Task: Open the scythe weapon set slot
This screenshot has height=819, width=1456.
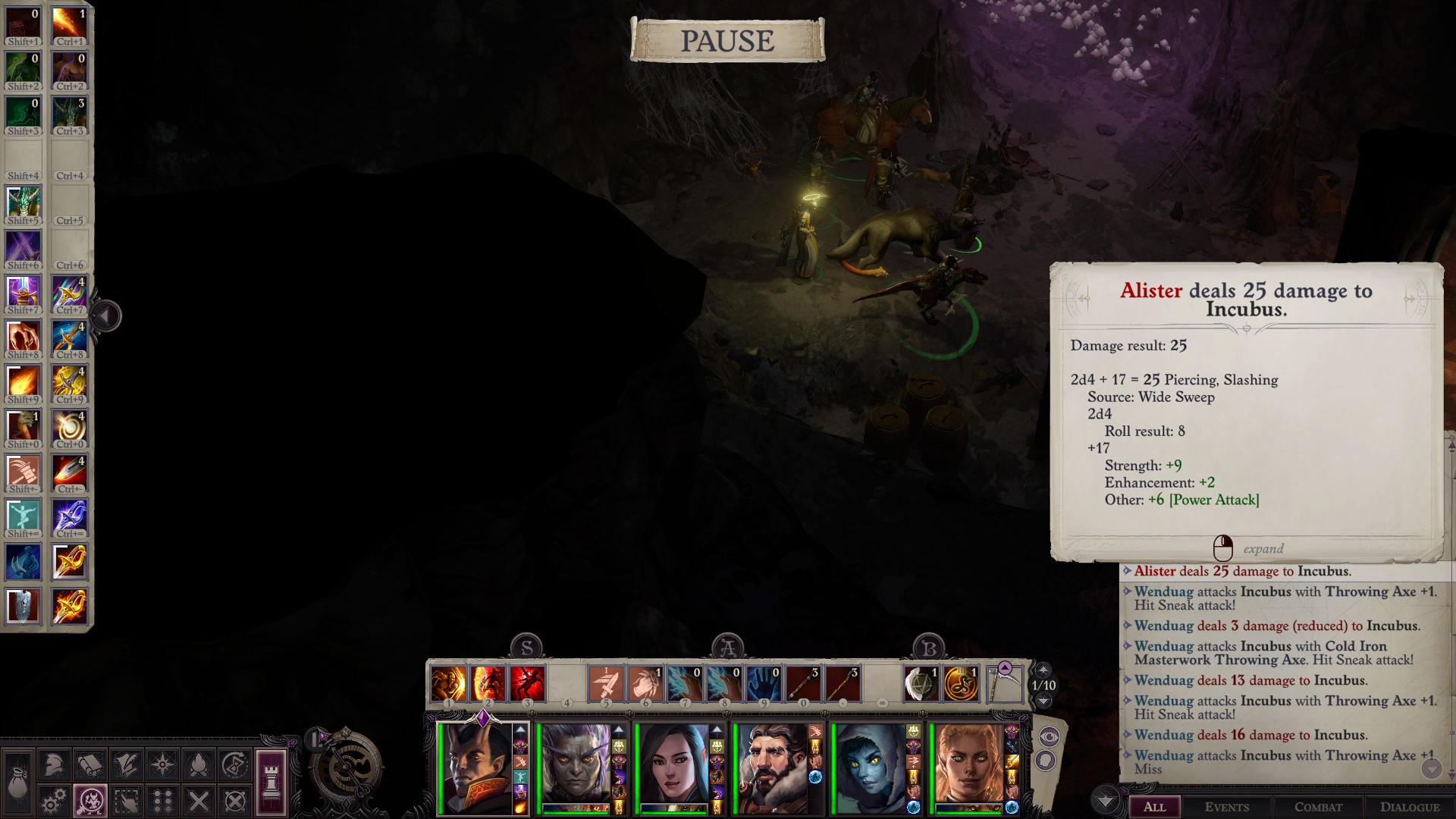Action: point(1004,683)
